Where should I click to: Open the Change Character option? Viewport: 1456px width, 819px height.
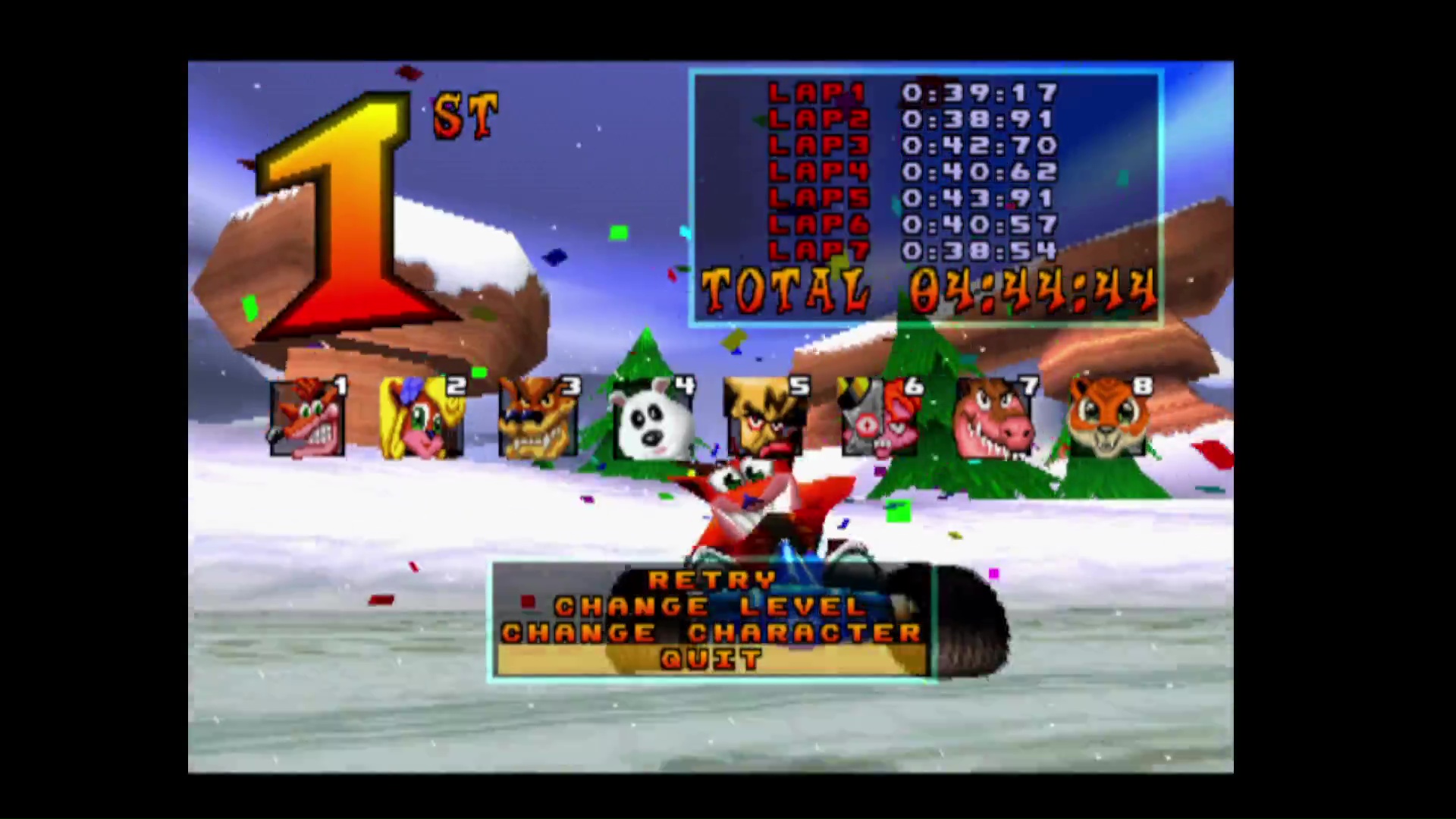(x=711, y=633)
